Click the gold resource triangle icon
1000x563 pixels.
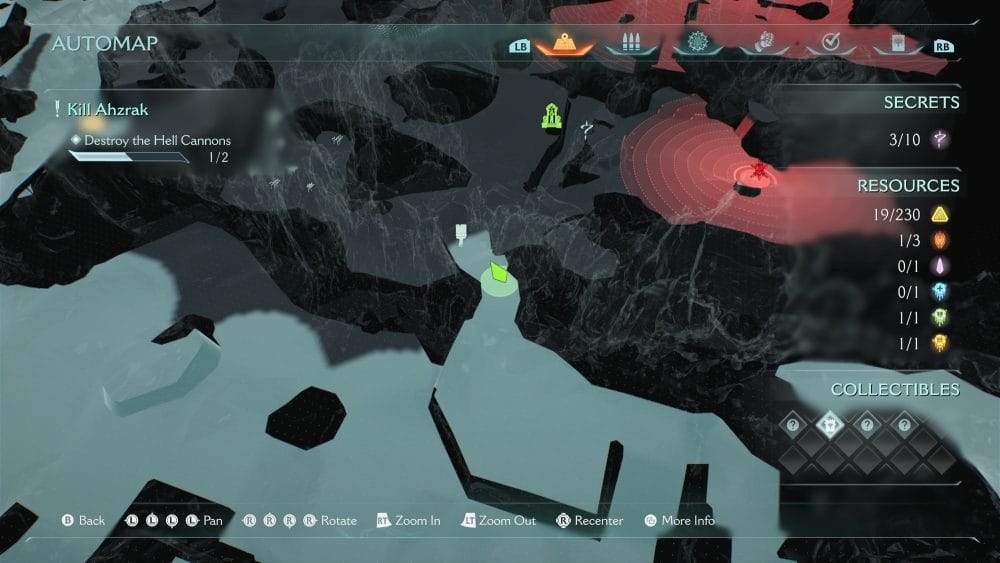tap(940, 213)
